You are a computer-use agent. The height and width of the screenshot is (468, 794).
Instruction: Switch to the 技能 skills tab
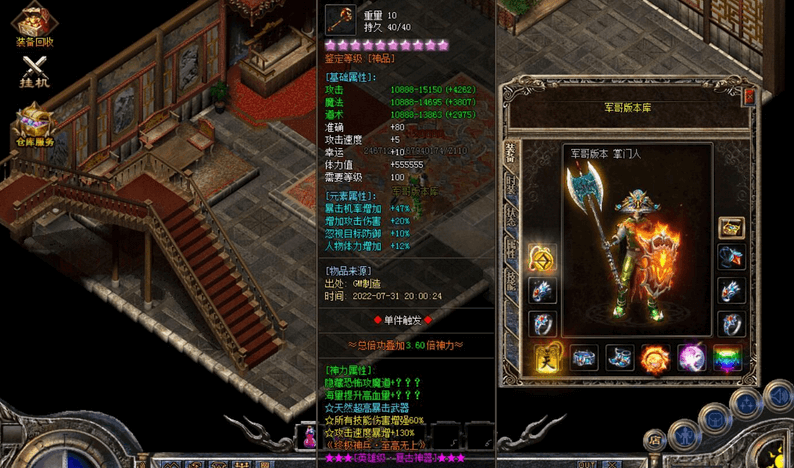coord(511,282)
